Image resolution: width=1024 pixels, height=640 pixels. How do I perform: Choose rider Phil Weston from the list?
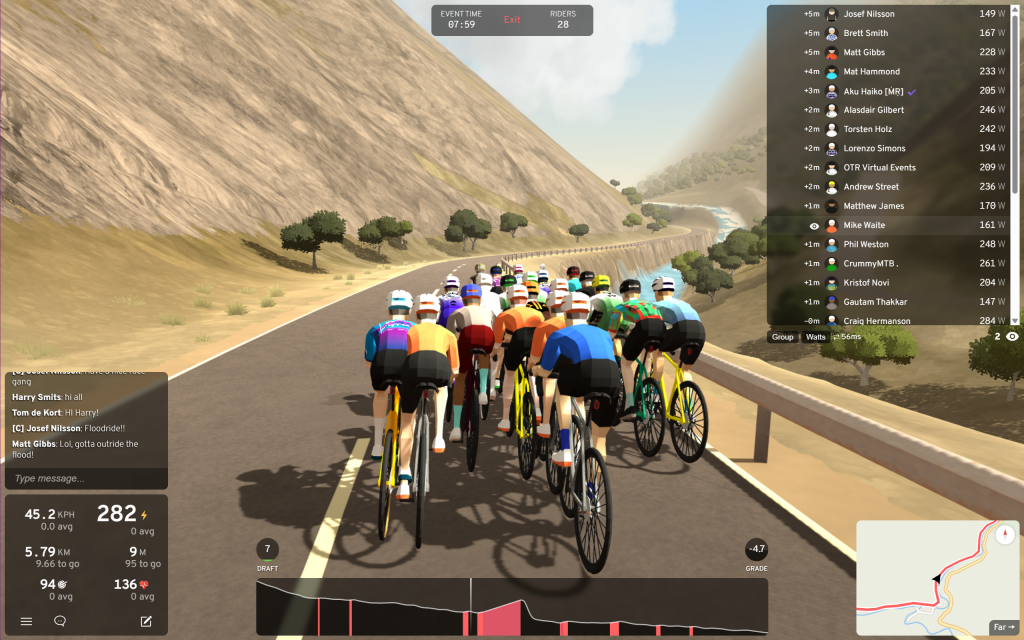pos(865,244)
